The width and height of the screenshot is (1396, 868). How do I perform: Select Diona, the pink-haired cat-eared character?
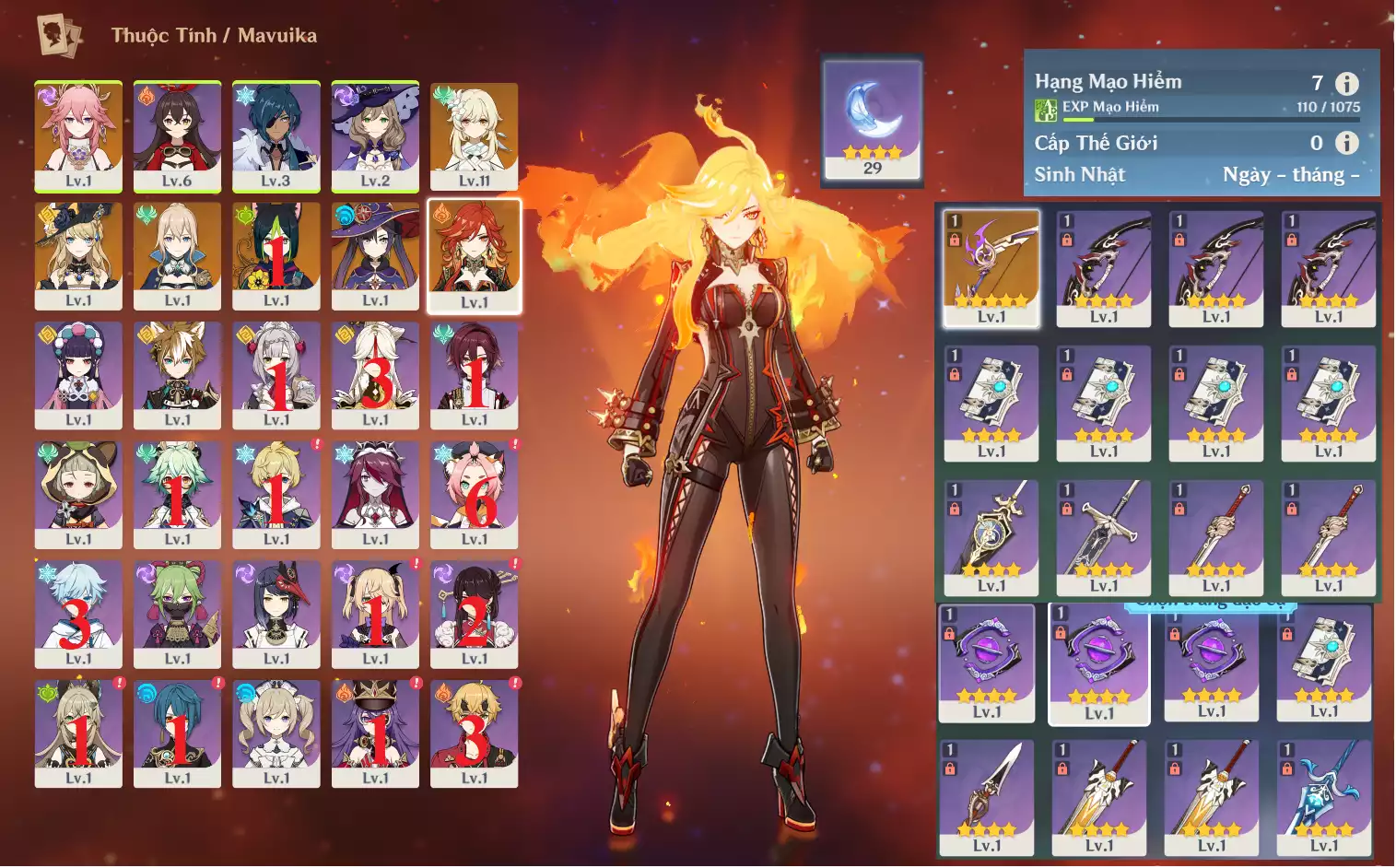[x=474, y=494]
